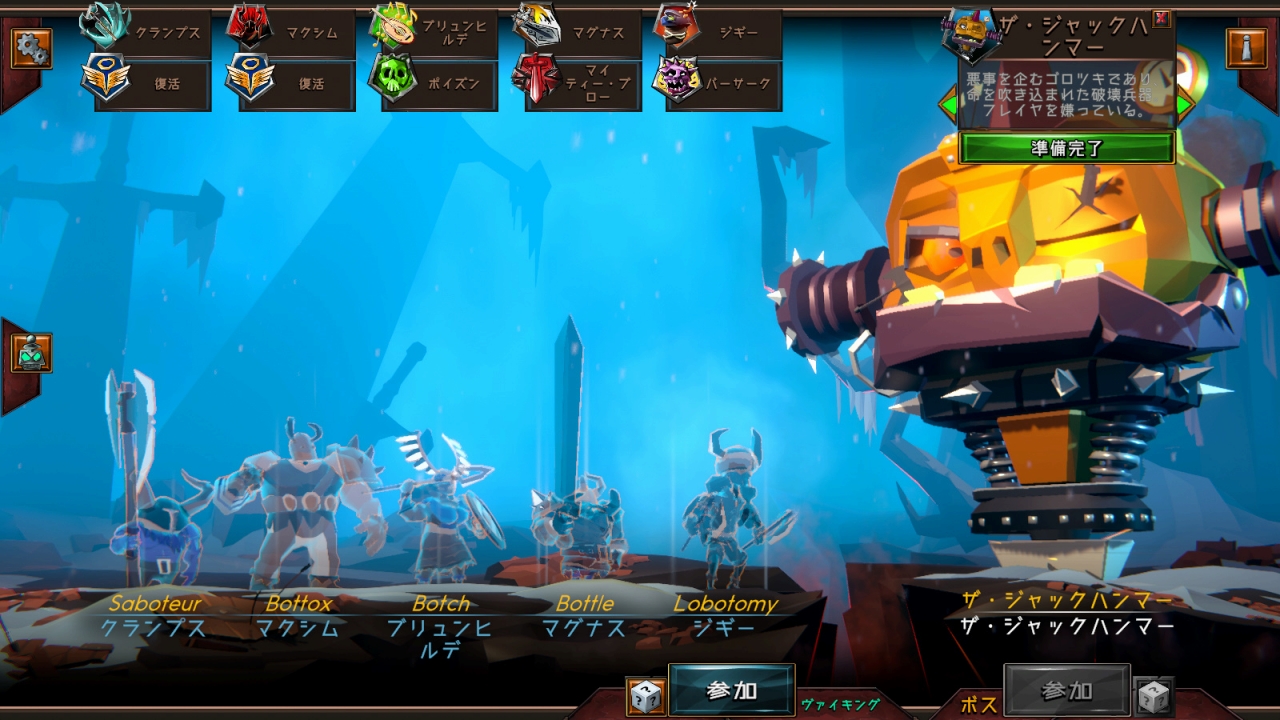Select the ジギー character tile
This screenshot has width=1280, height=720.
coord(722,32)
